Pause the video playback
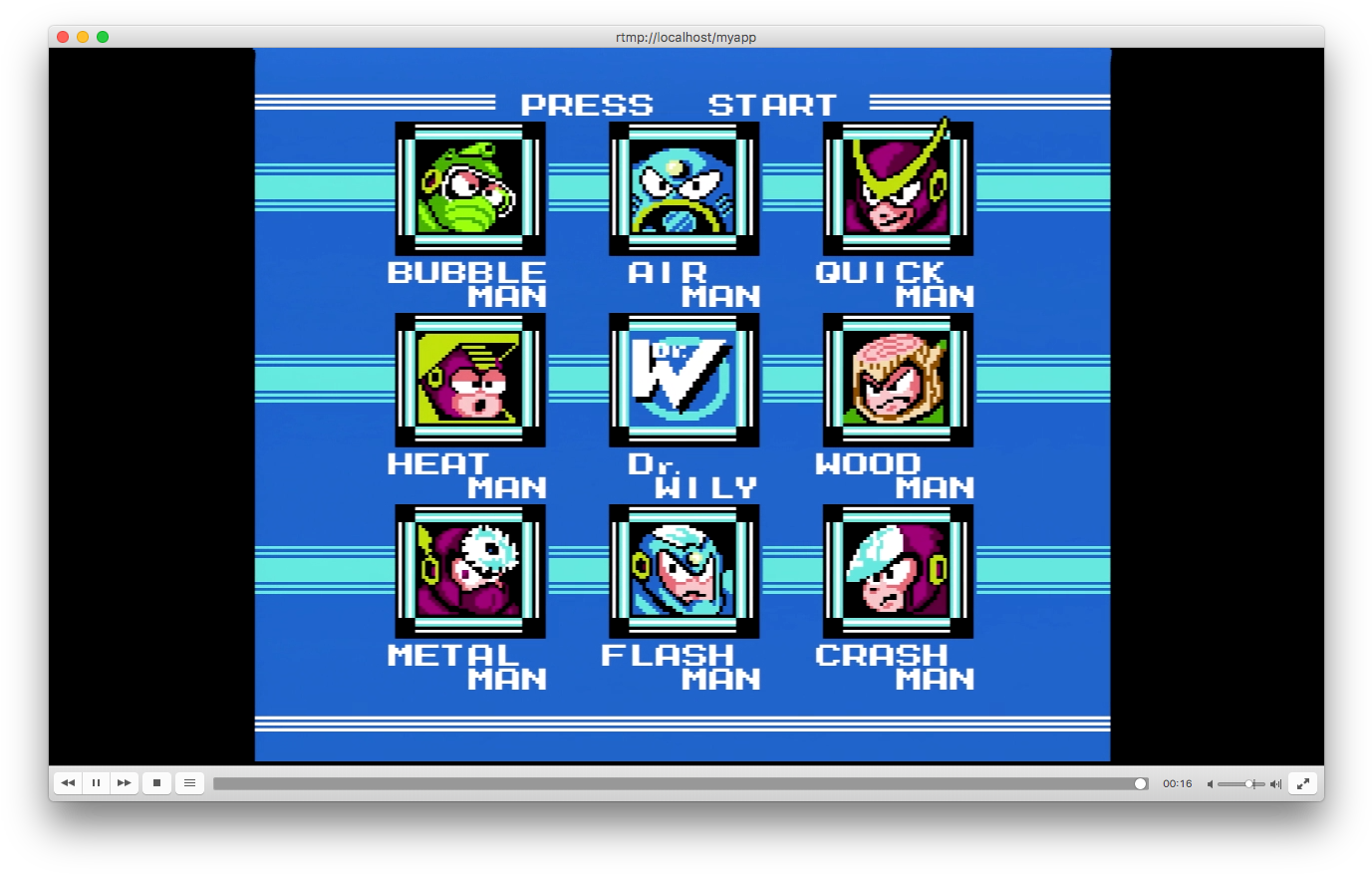 click(x=96, y=782)
